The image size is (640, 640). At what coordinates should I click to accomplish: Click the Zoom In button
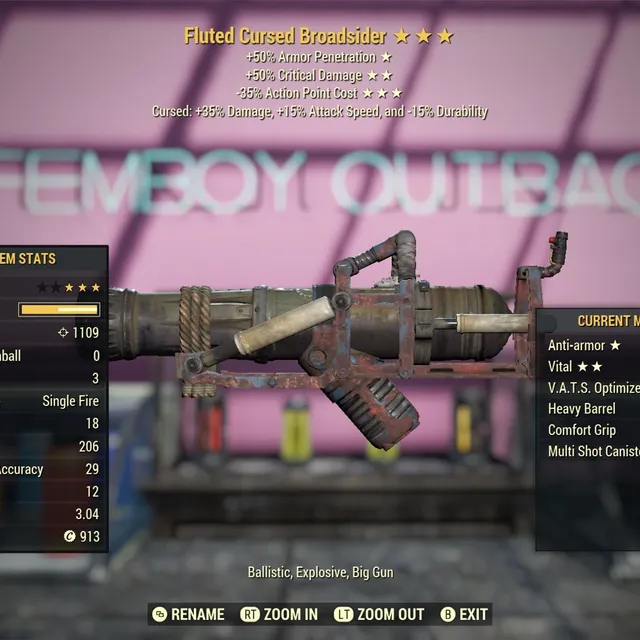[x=279, y=614]
